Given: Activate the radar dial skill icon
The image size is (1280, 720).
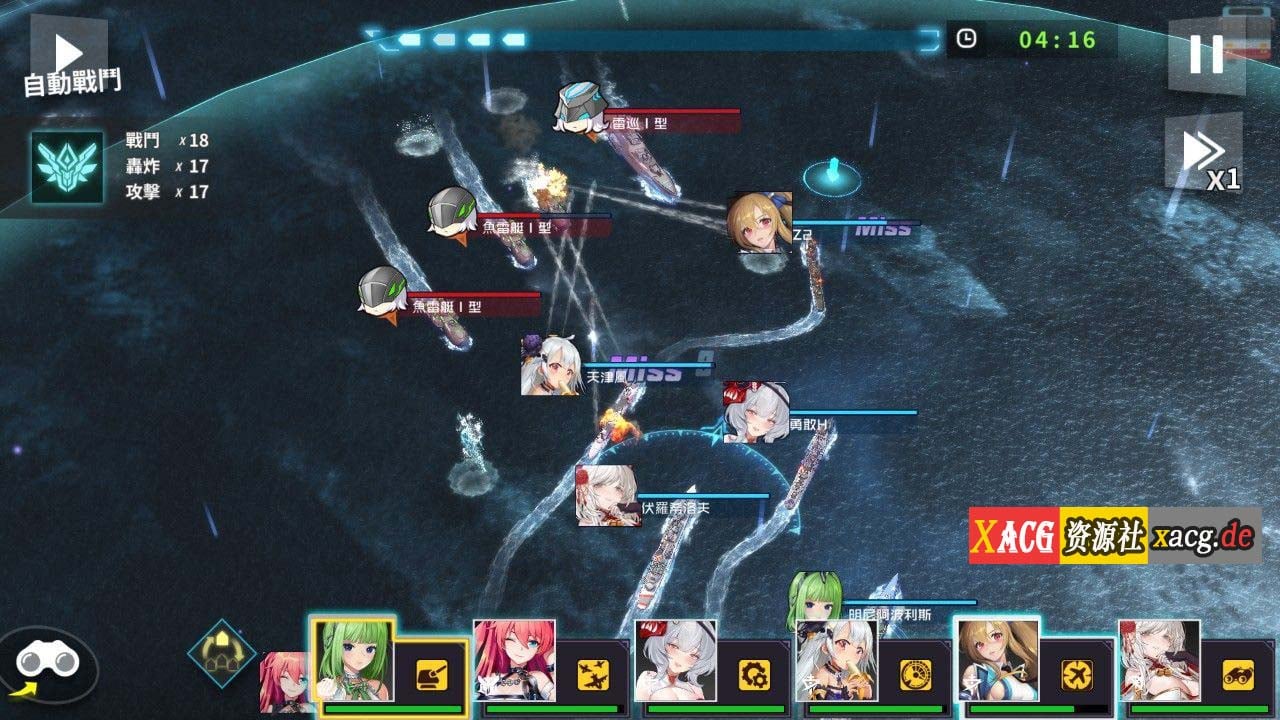Looking at the screenshot, I should click(x=915, y=675).
